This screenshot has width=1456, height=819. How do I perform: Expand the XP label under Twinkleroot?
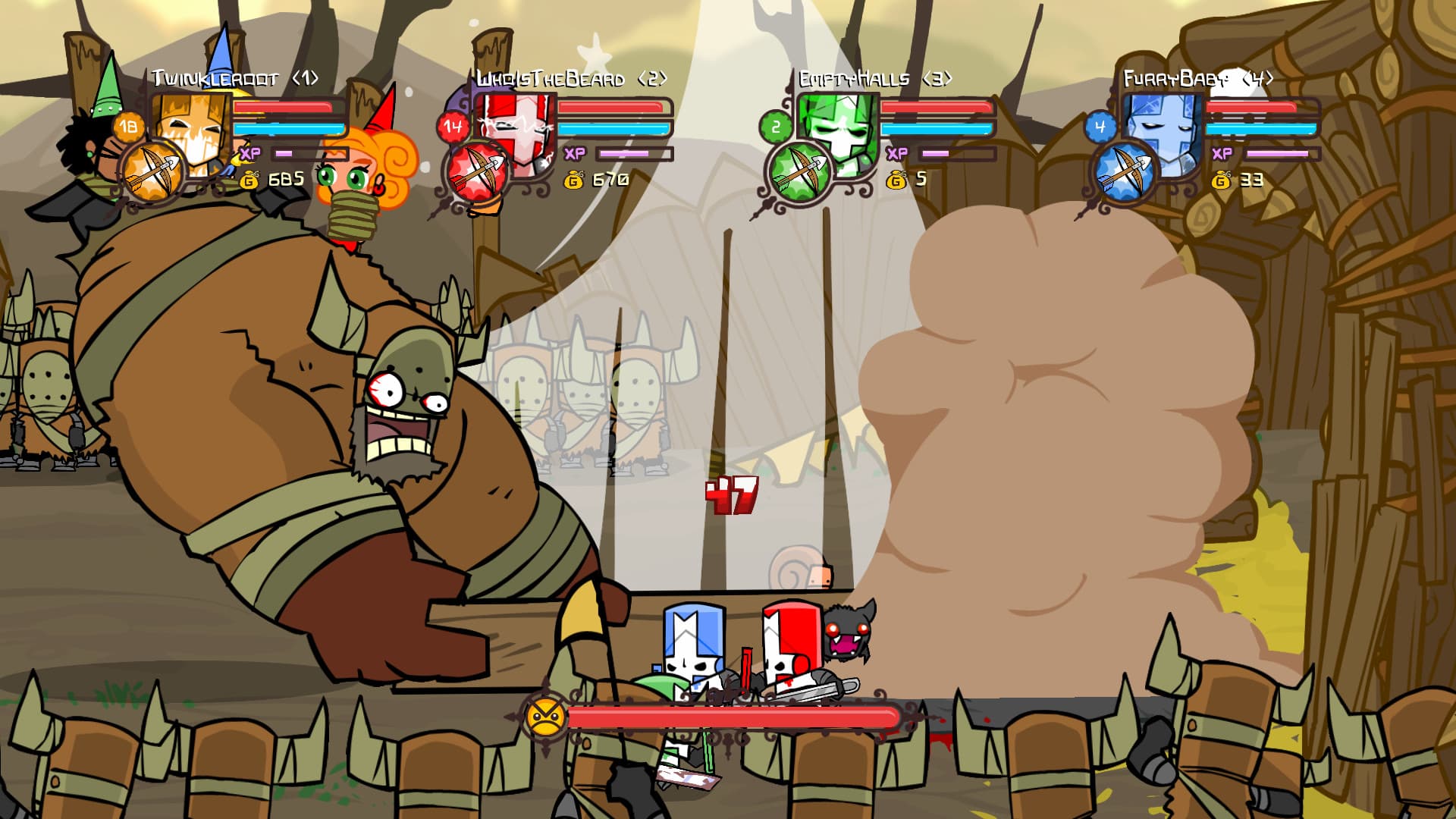click(x=251, y=154)
